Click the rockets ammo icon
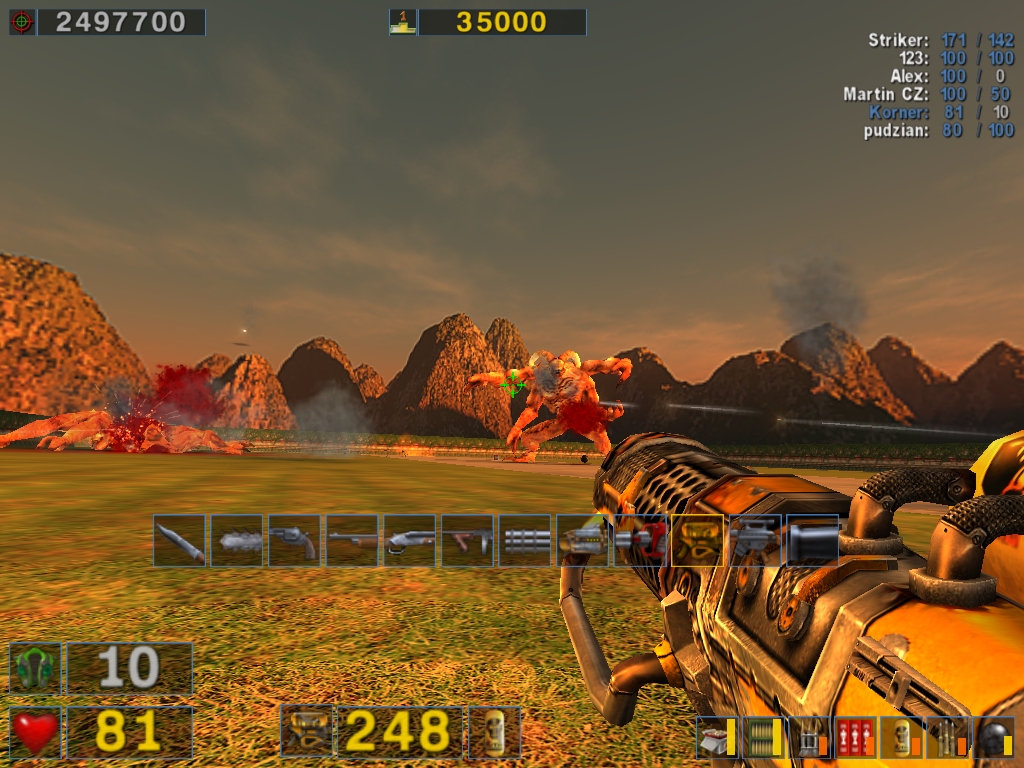This screenshot has width=1024, height=768. (808, 737)
